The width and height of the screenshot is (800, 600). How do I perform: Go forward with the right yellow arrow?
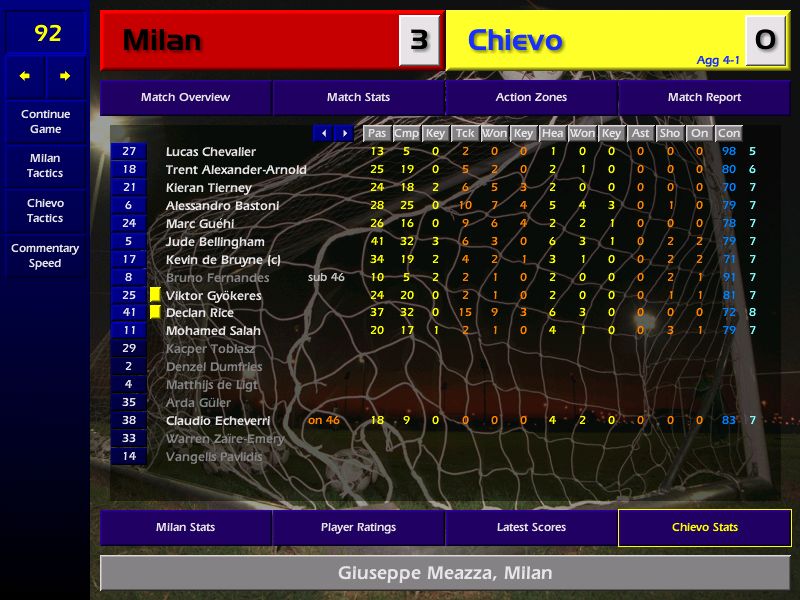[65, 76]
